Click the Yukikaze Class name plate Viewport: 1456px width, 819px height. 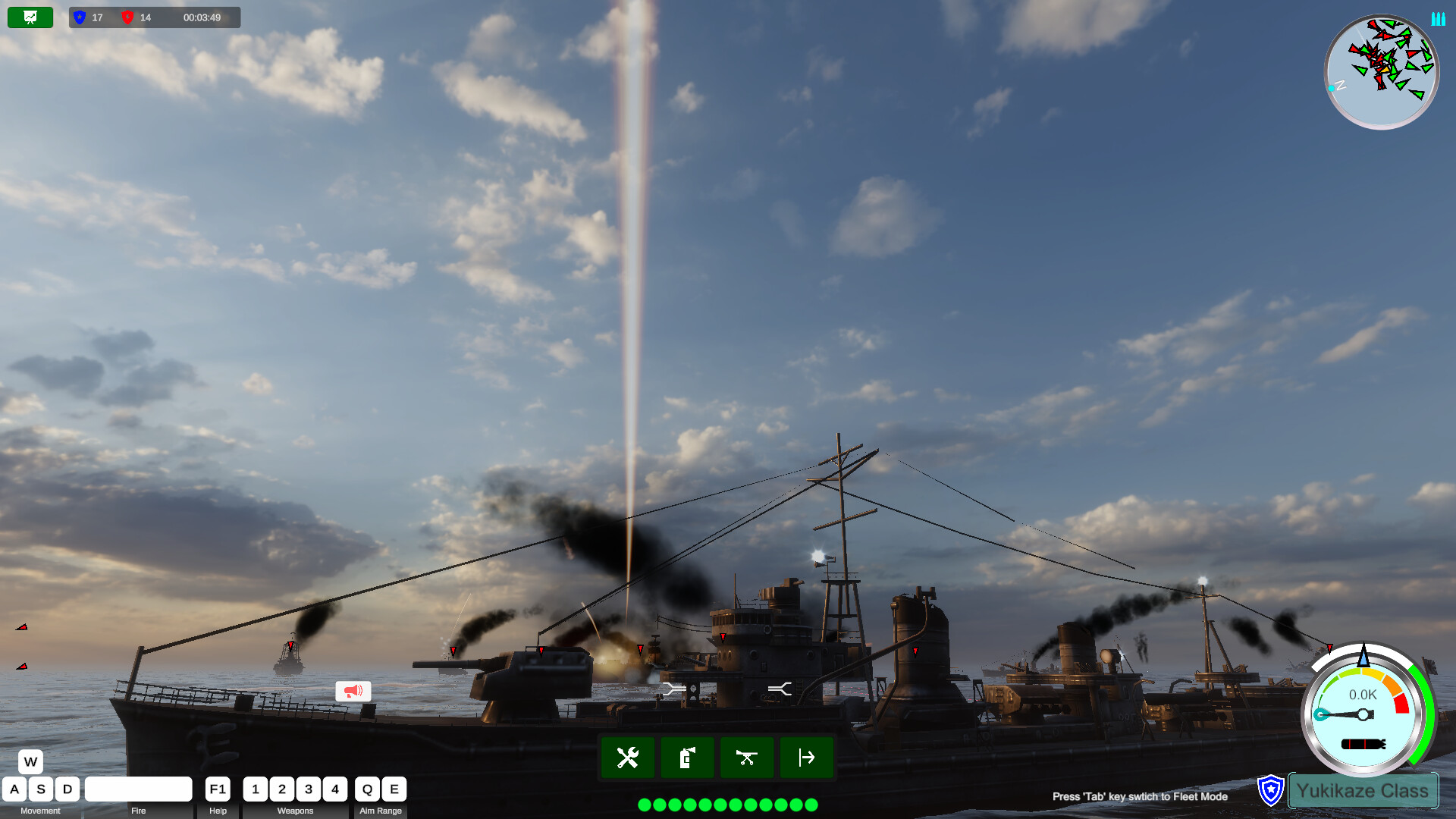pyautogui.click(x=1363, y=790)
